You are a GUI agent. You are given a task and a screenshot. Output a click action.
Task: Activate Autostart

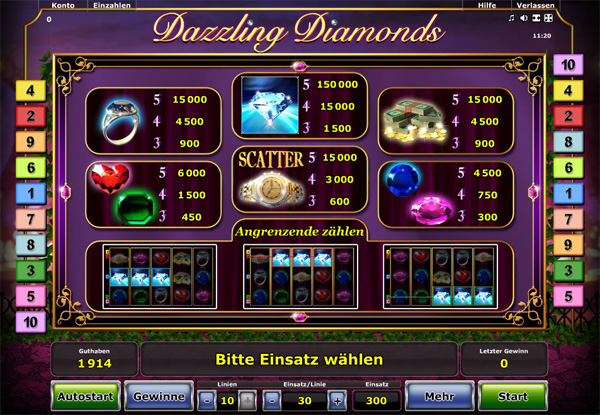[x=84, y=397]
